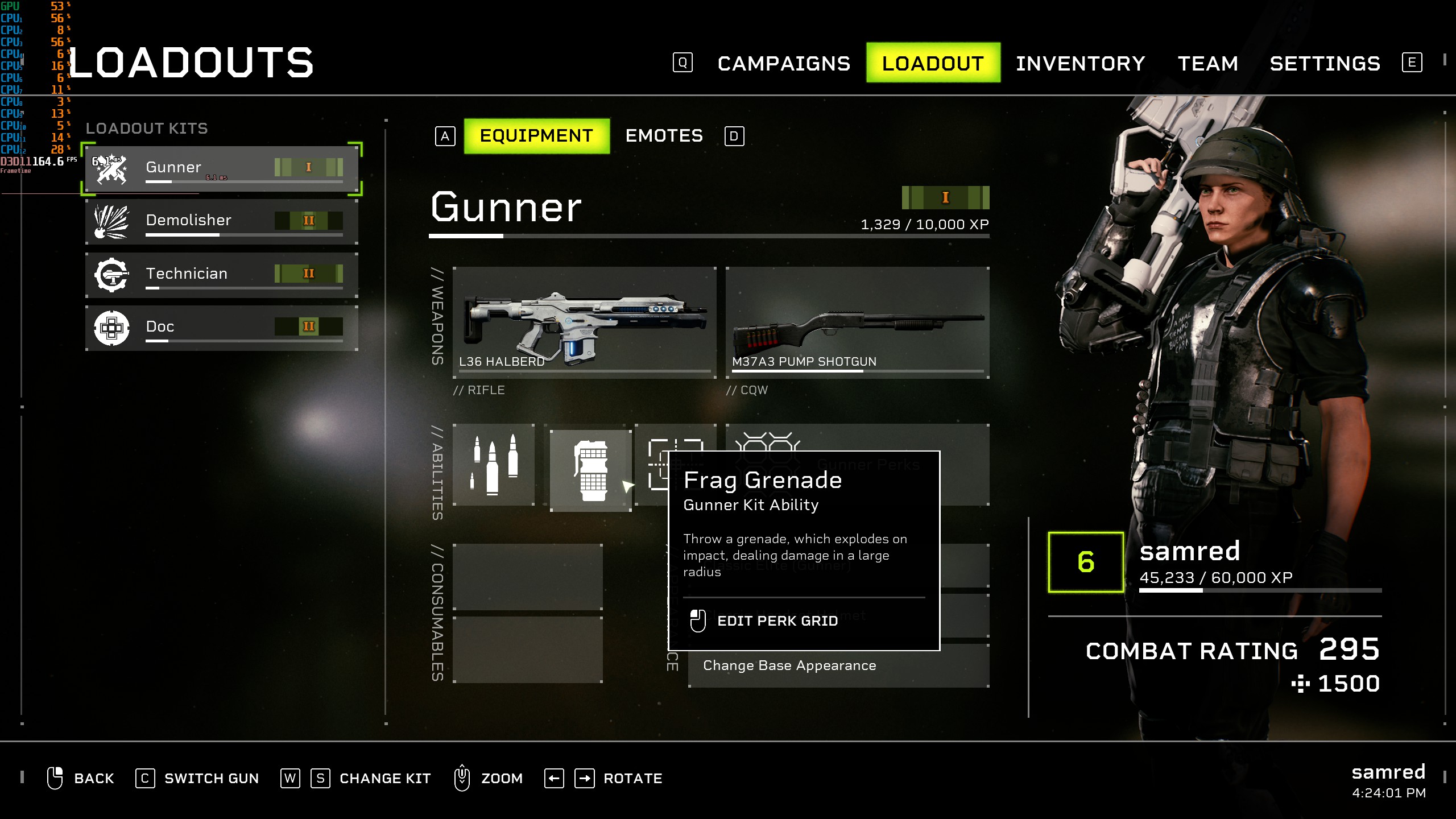
Task: Select the Gunner kit icon
Action: pos(112,167)
